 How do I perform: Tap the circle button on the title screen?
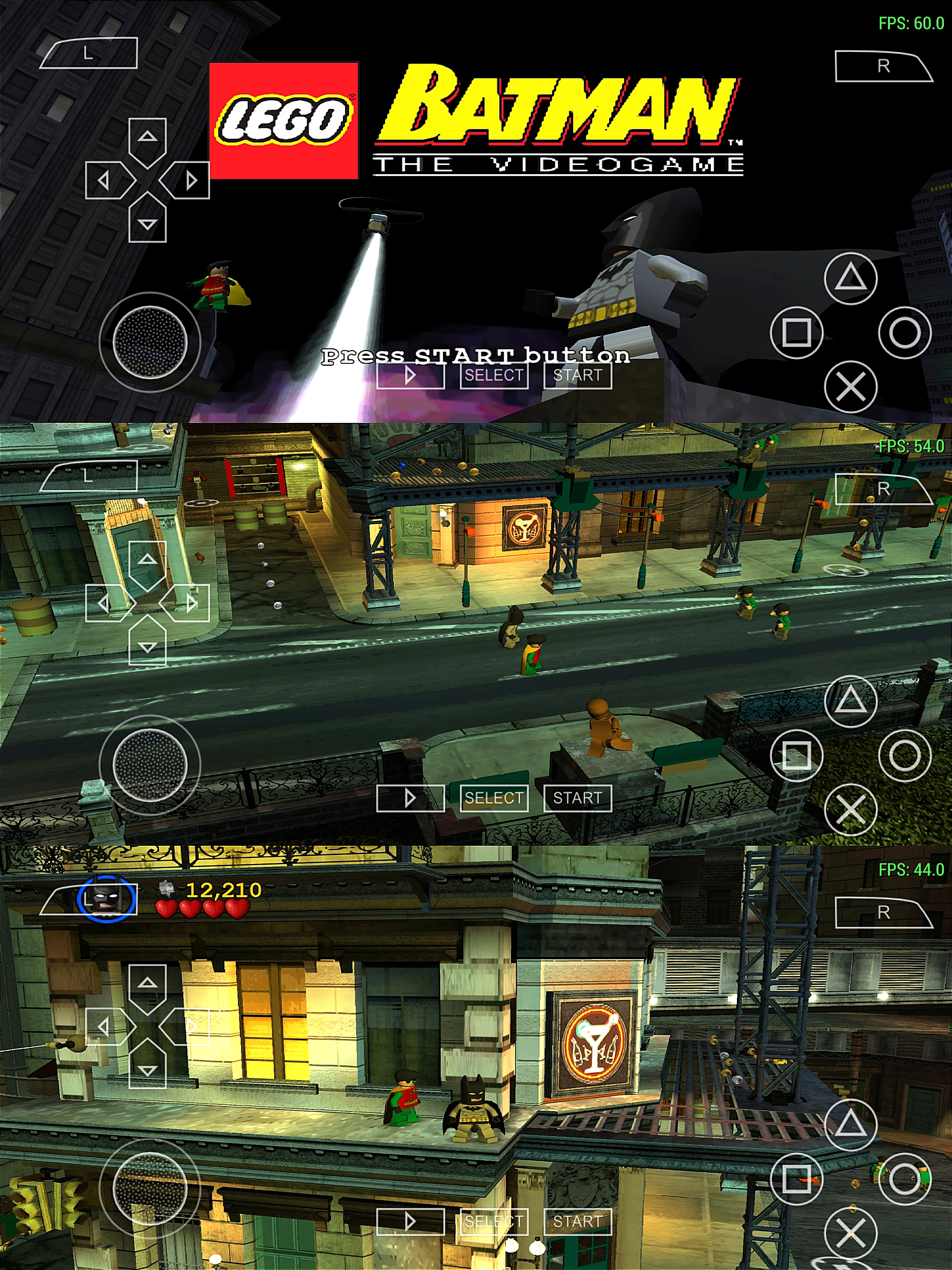pyautogui.click(x=904, y=332)
